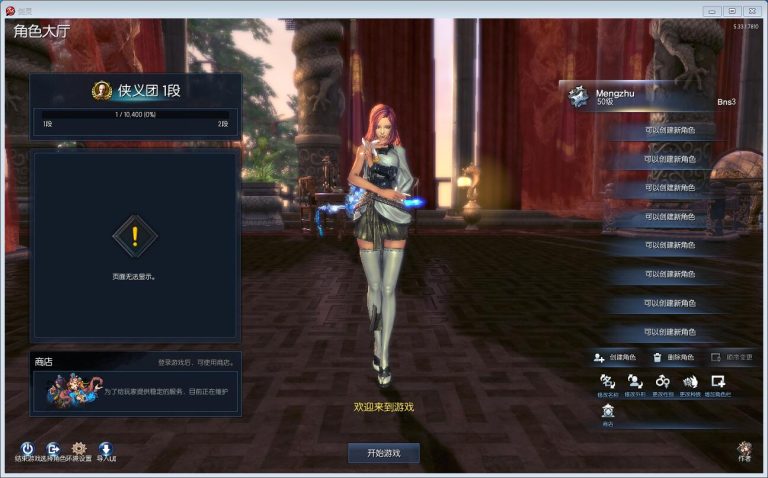Click the blue power icon to end the game
The image size is (768, 478).
(x=27, y=449)
